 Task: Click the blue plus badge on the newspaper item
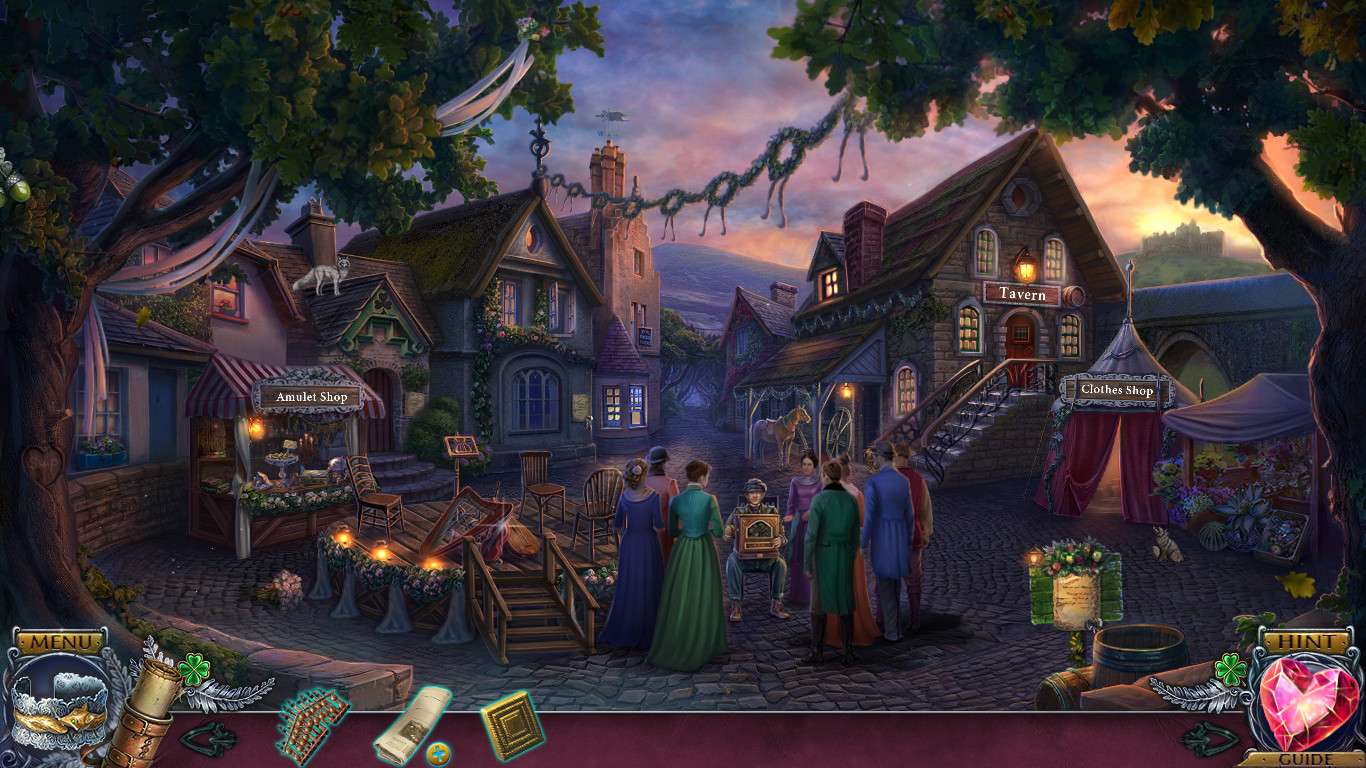[x=437, y=752]
